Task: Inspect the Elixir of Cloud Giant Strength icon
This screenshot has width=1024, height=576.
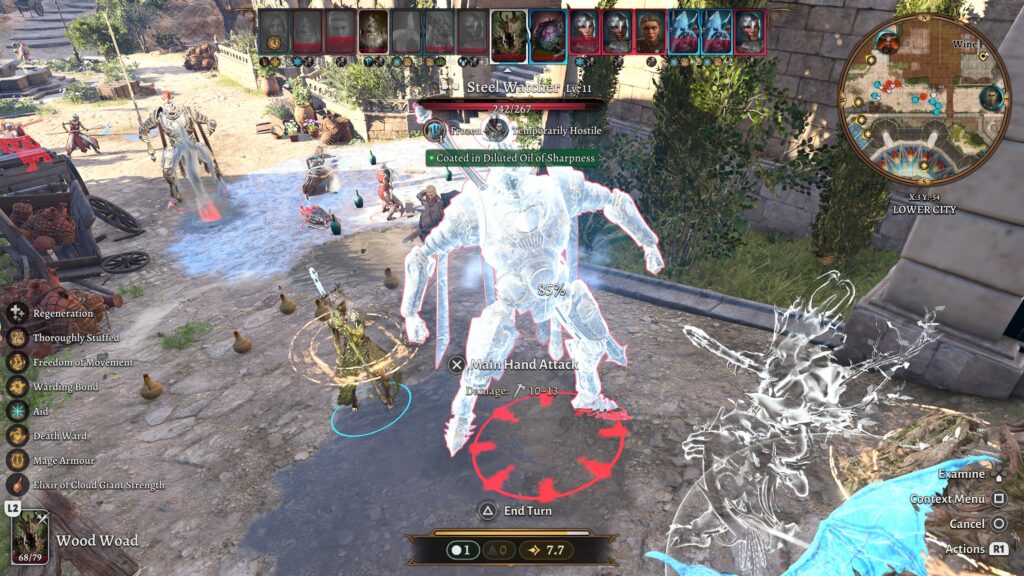Action: (17, 485)
